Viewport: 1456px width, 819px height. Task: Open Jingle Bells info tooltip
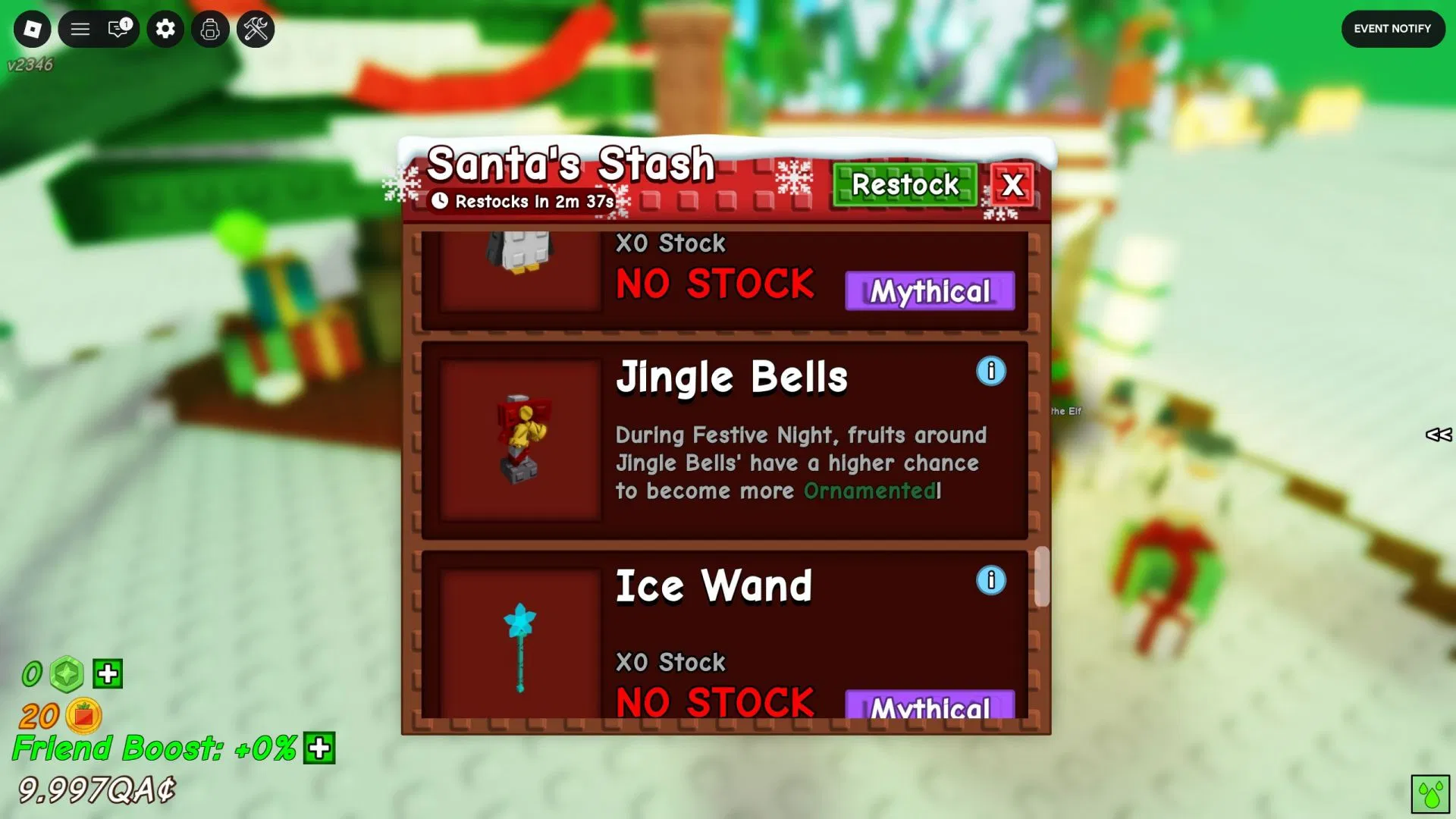(x=991, y=372)
